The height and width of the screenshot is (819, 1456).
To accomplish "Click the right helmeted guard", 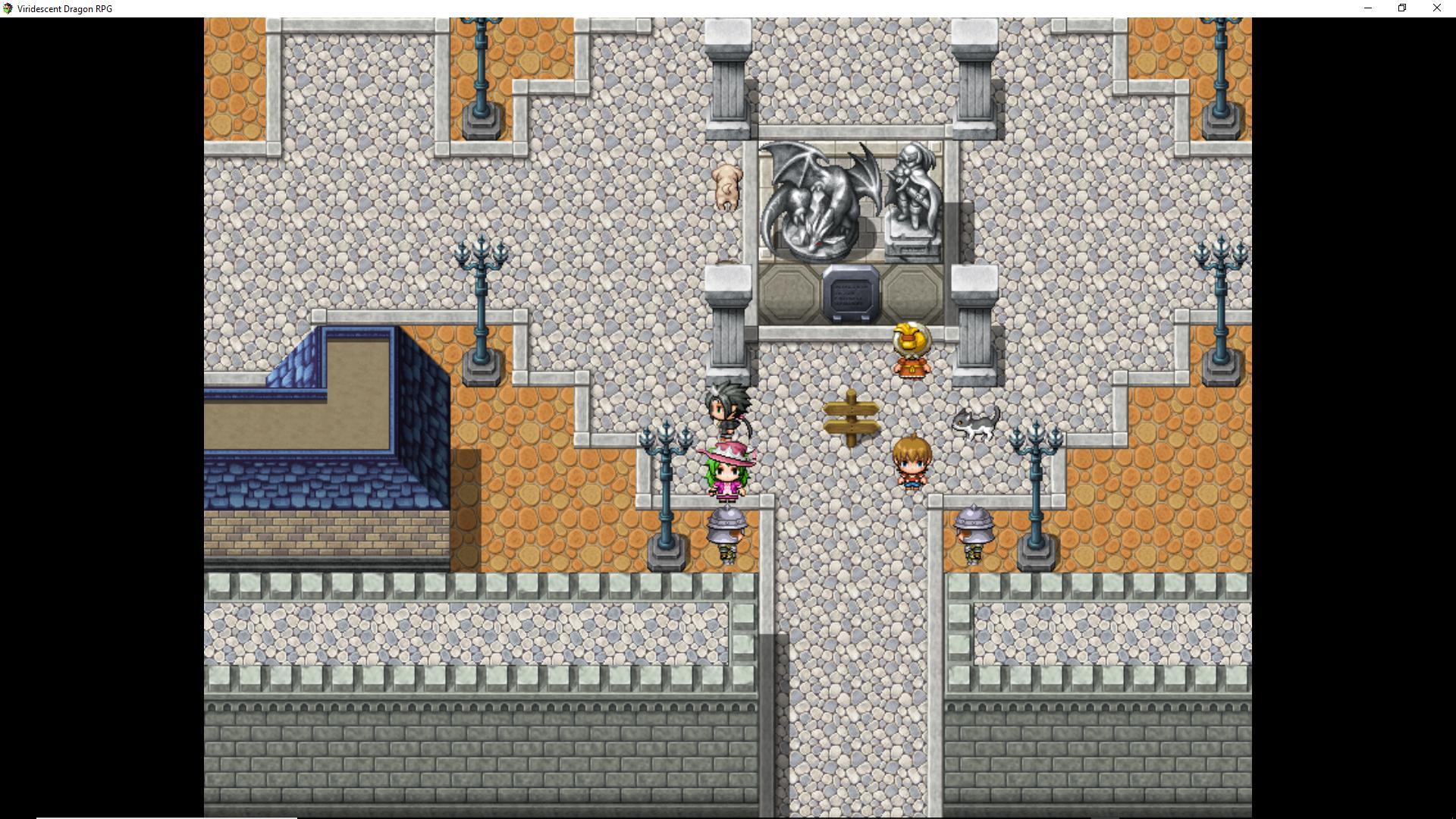I will point(973,531).
